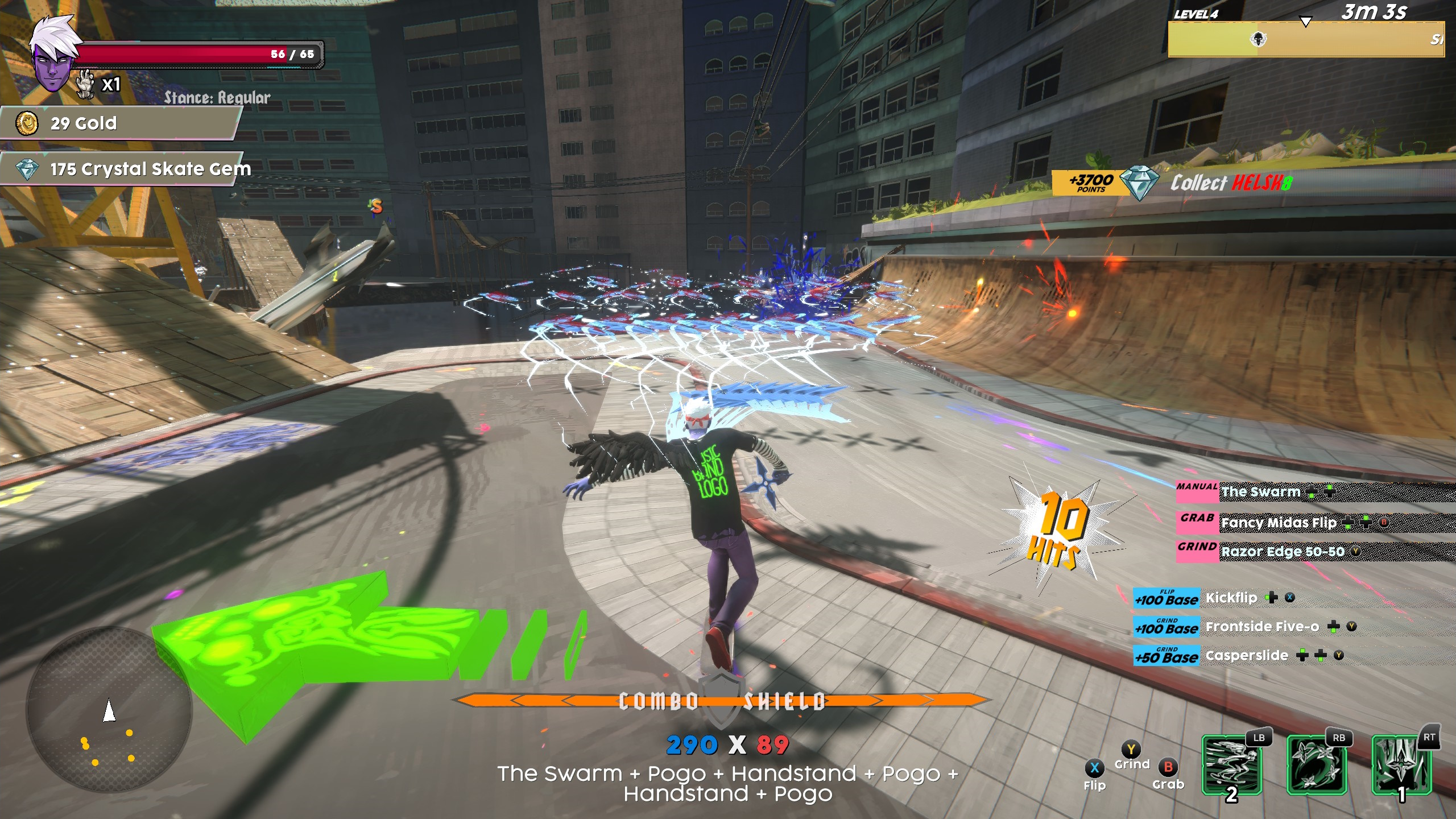Use the swirling shuriken ring ability

1316,765
